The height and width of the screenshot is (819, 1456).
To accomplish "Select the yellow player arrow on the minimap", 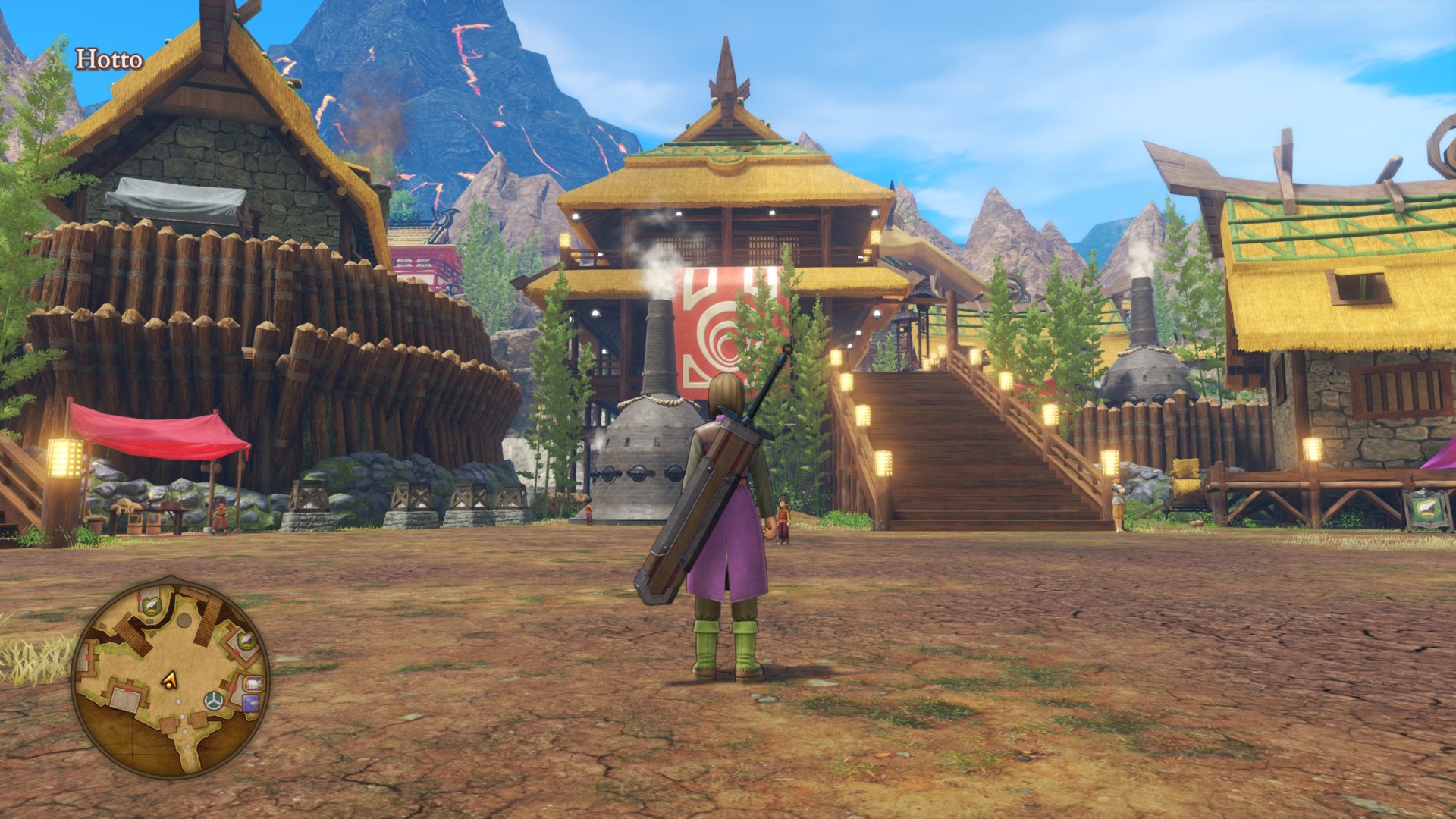I will point(170,679).
